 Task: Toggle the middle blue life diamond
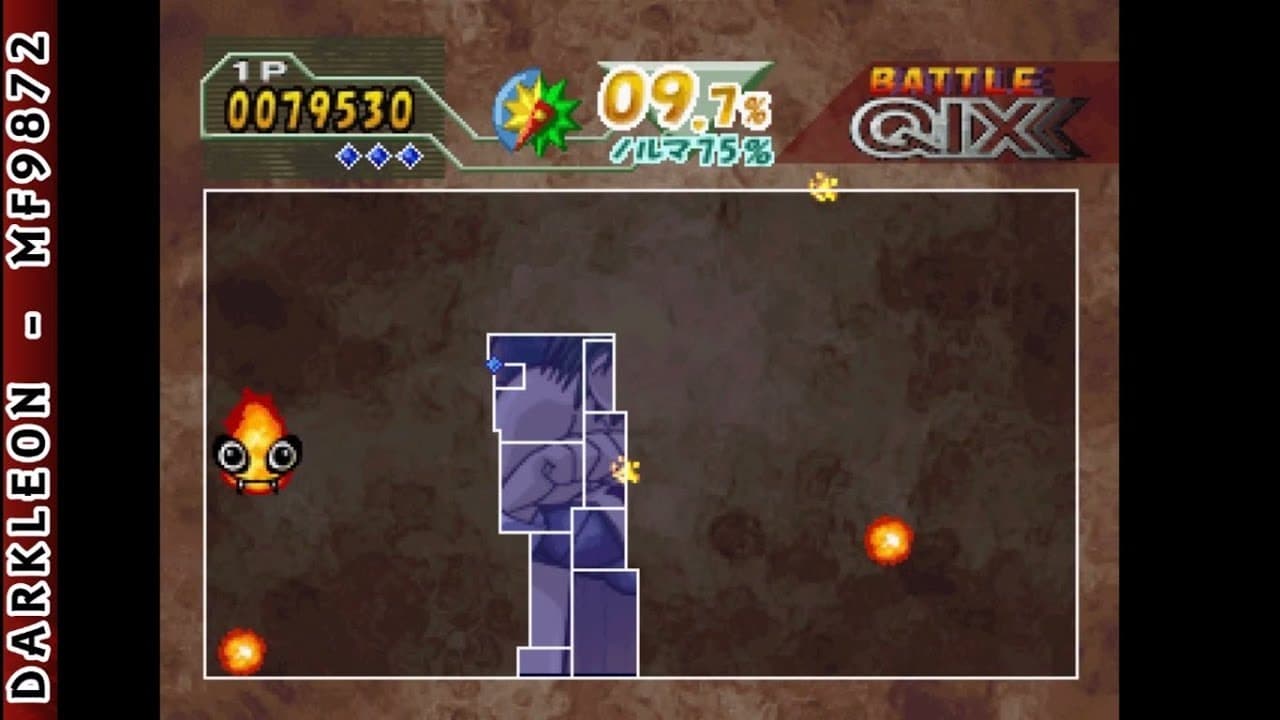click(377, 156)
